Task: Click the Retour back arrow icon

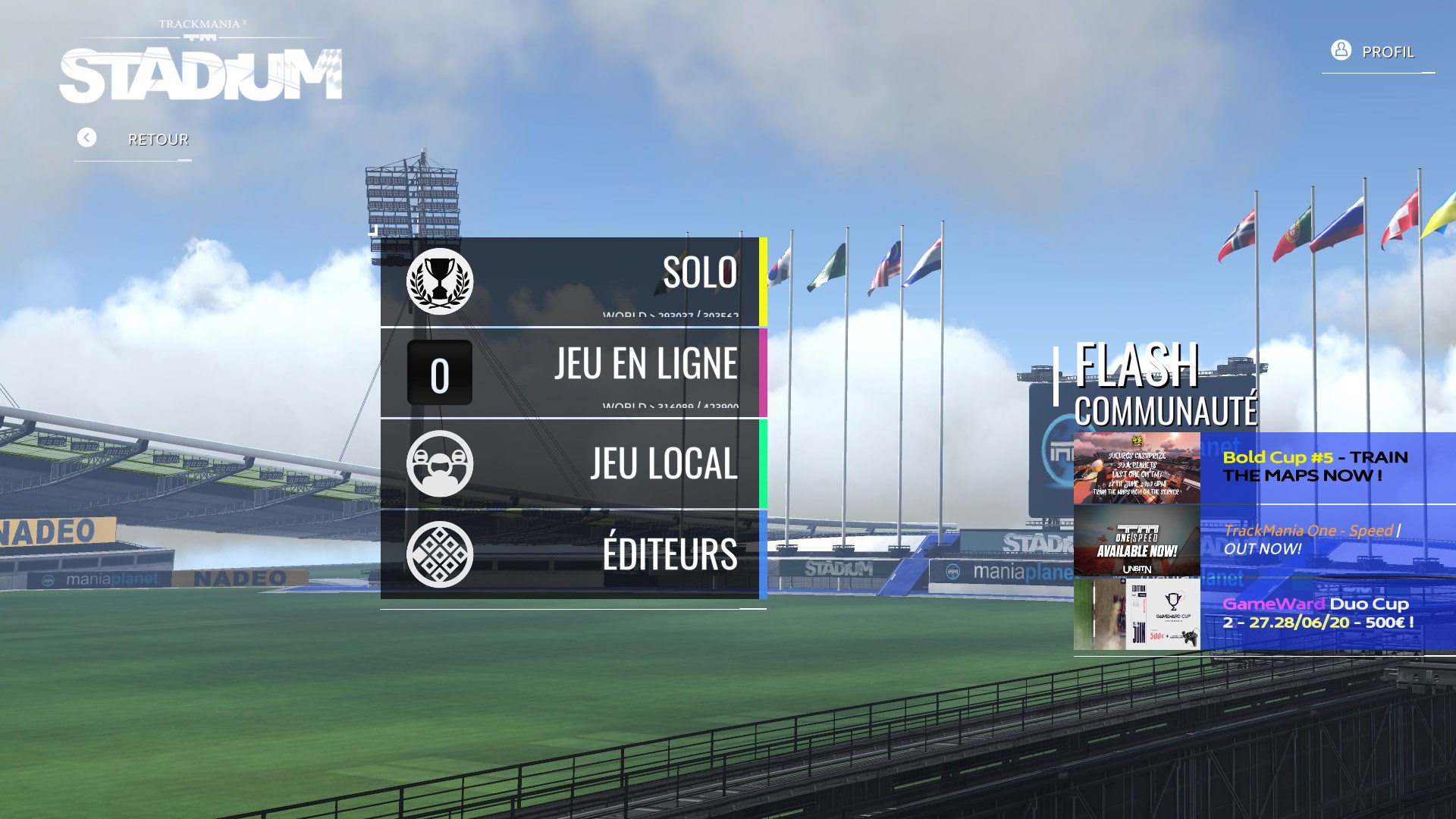Action: click(86, 137)
